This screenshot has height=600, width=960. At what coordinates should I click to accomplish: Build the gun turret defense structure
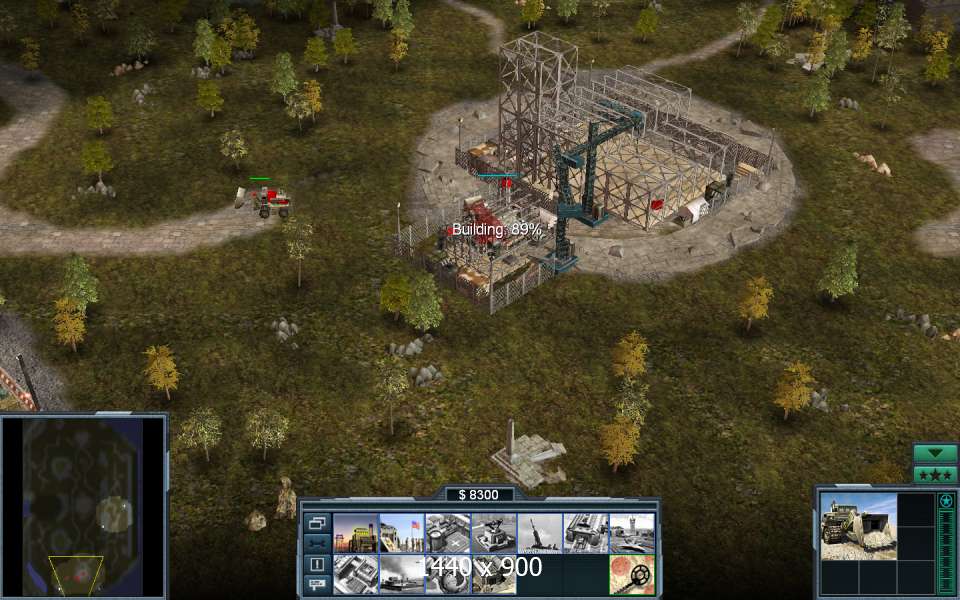point(494,533)
